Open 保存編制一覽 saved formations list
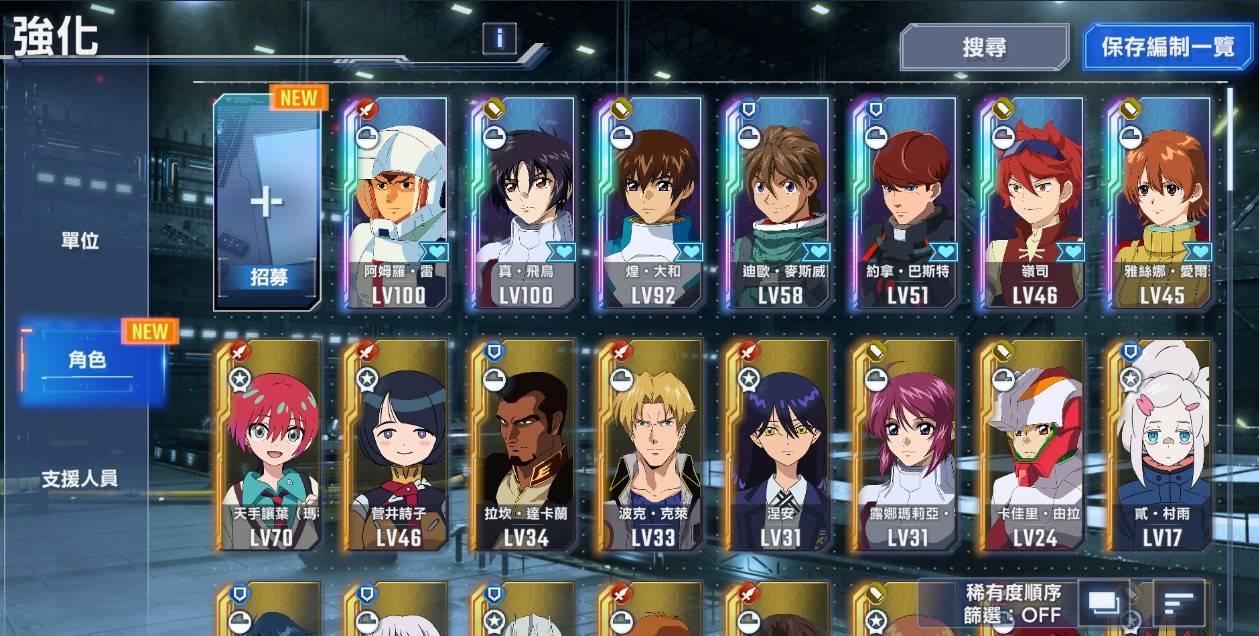 [1168, 47]
